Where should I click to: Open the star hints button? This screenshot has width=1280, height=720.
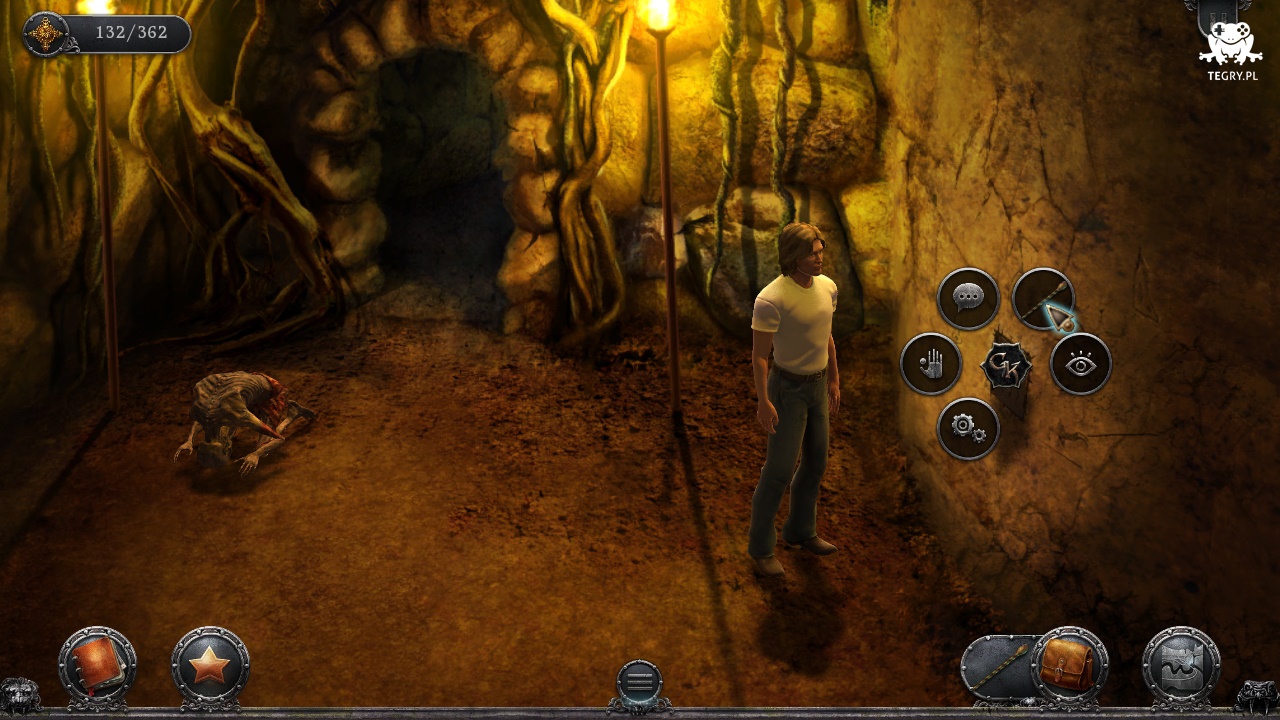click(x=210, y=664)
